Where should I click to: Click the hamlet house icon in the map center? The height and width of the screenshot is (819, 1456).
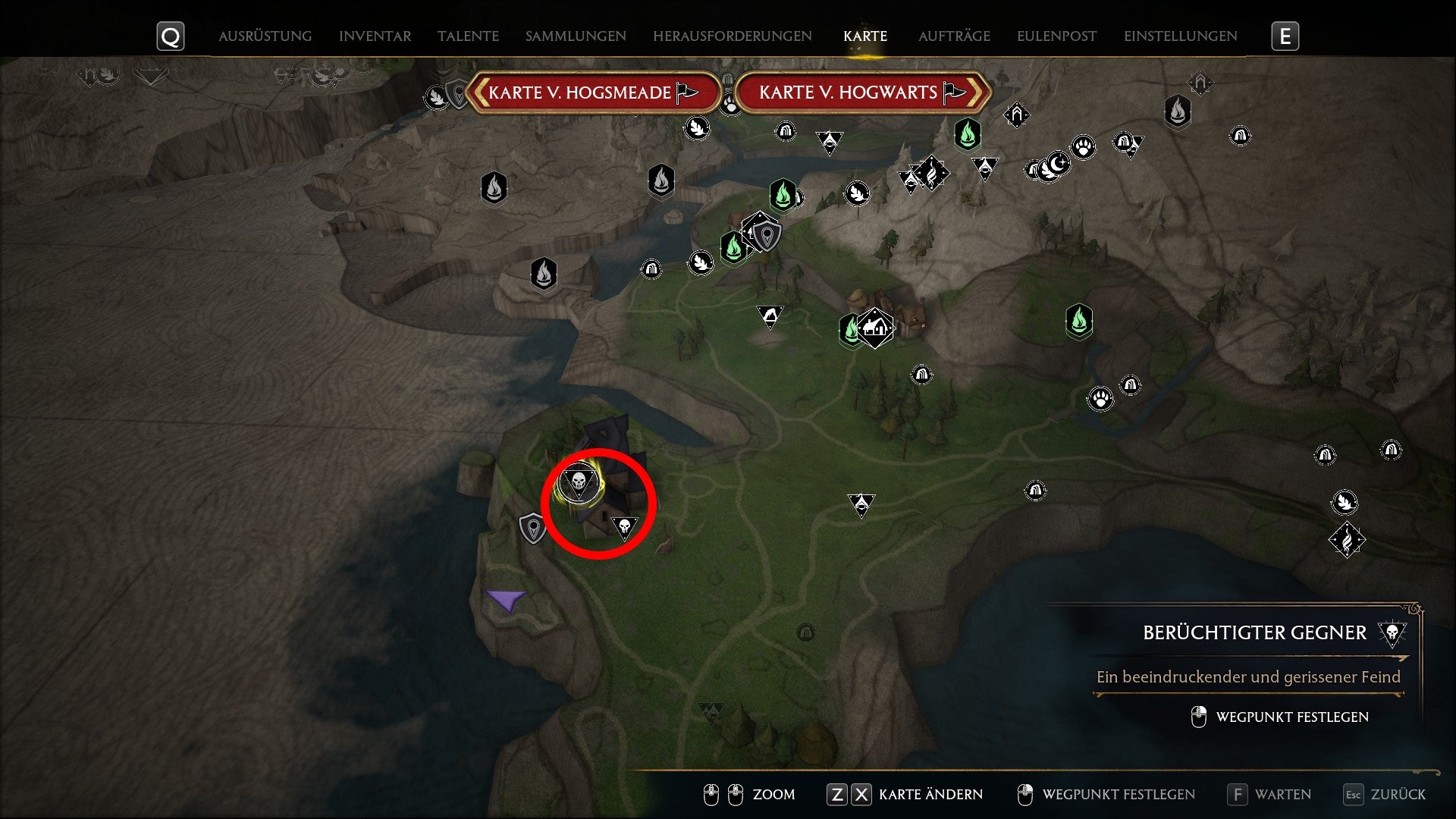[874, 328]
